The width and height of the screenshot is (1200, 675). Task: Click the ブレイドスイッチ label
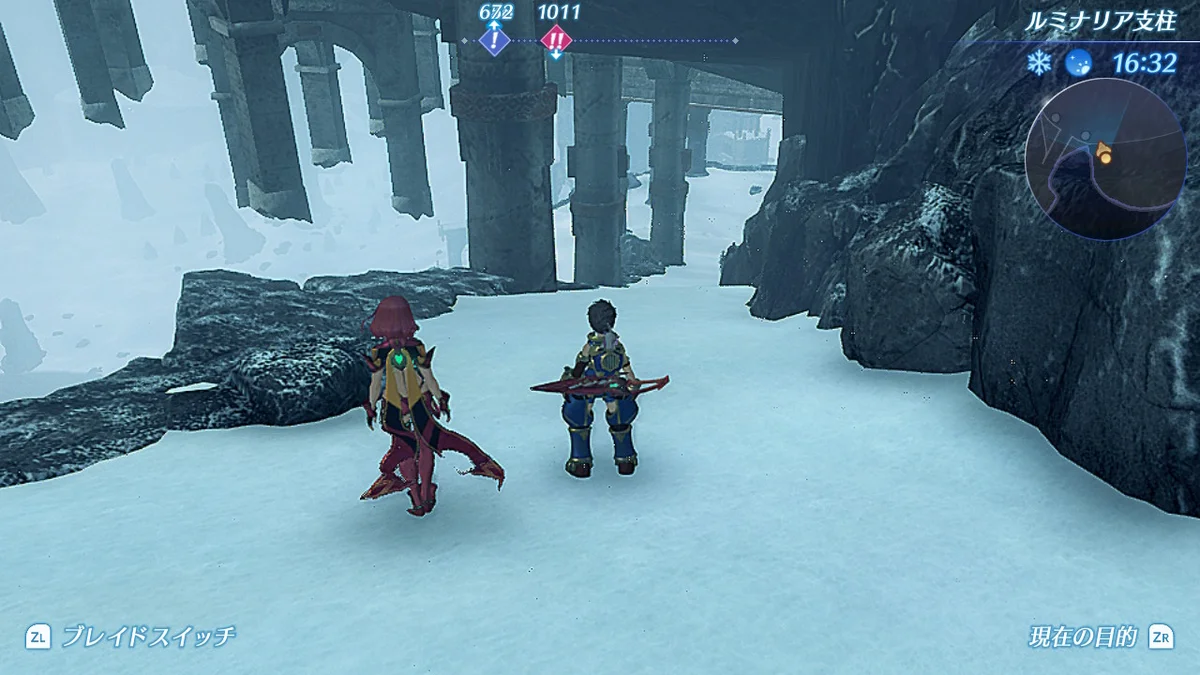(x=148, y=636)
